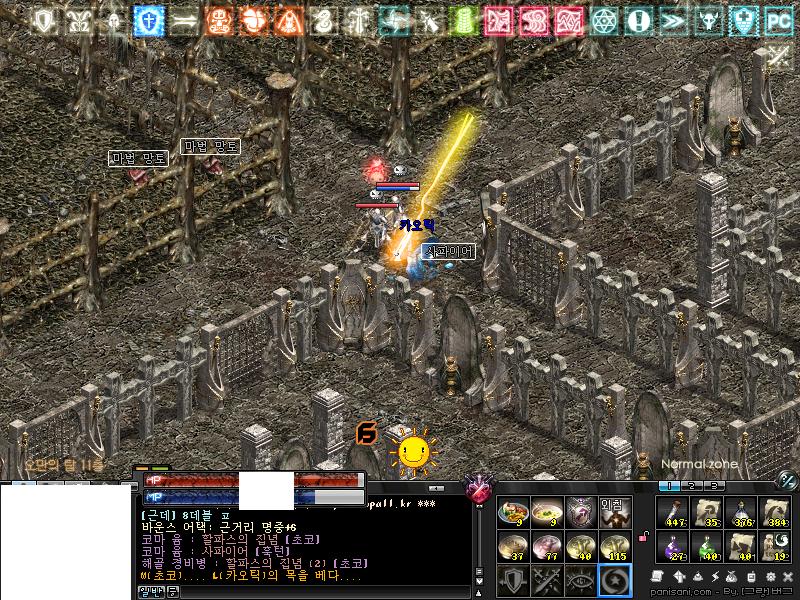The width and height of the screenshot is (800, 600).
Task: Select the blue shield cross buff icon
Action: [150, 20]
